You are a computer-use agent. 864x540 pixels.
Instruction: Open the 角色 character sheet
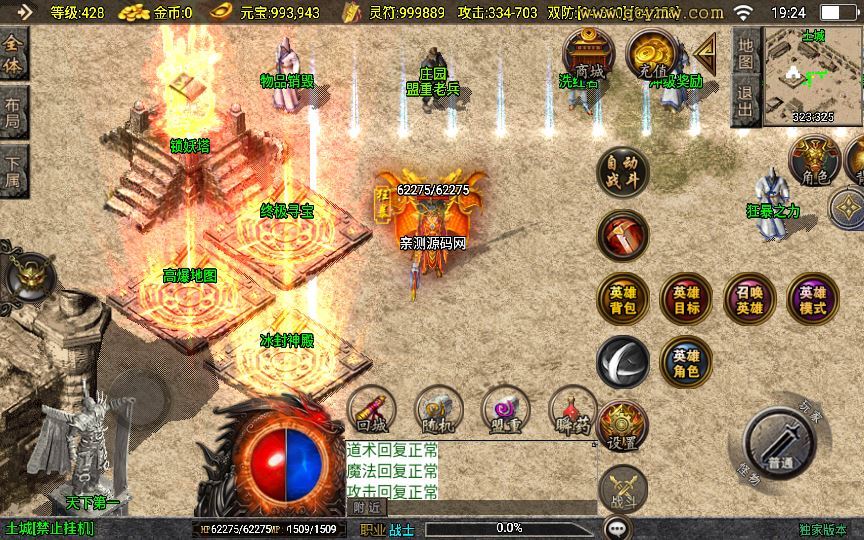coord(815,162)
